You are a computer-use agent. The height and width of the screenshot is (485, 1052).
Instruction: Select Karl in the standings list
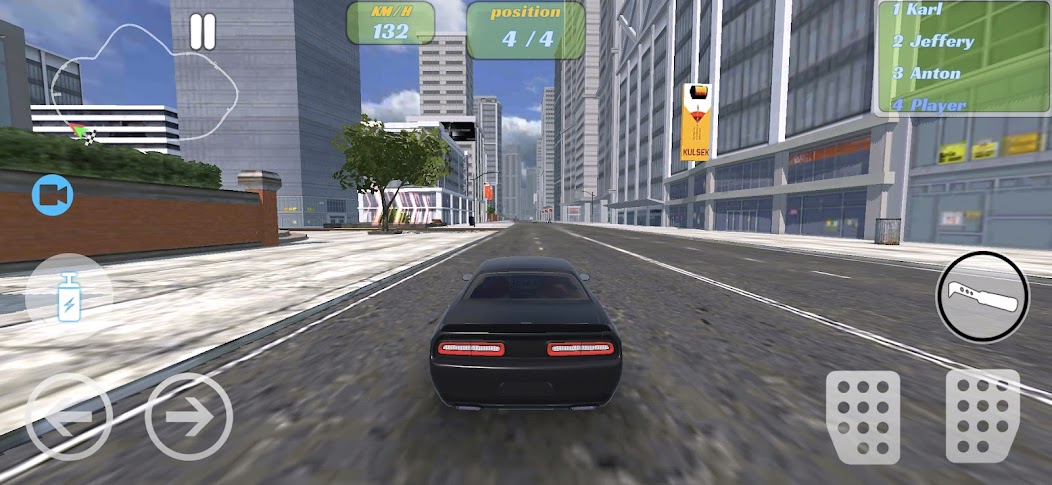coord(918,10)
